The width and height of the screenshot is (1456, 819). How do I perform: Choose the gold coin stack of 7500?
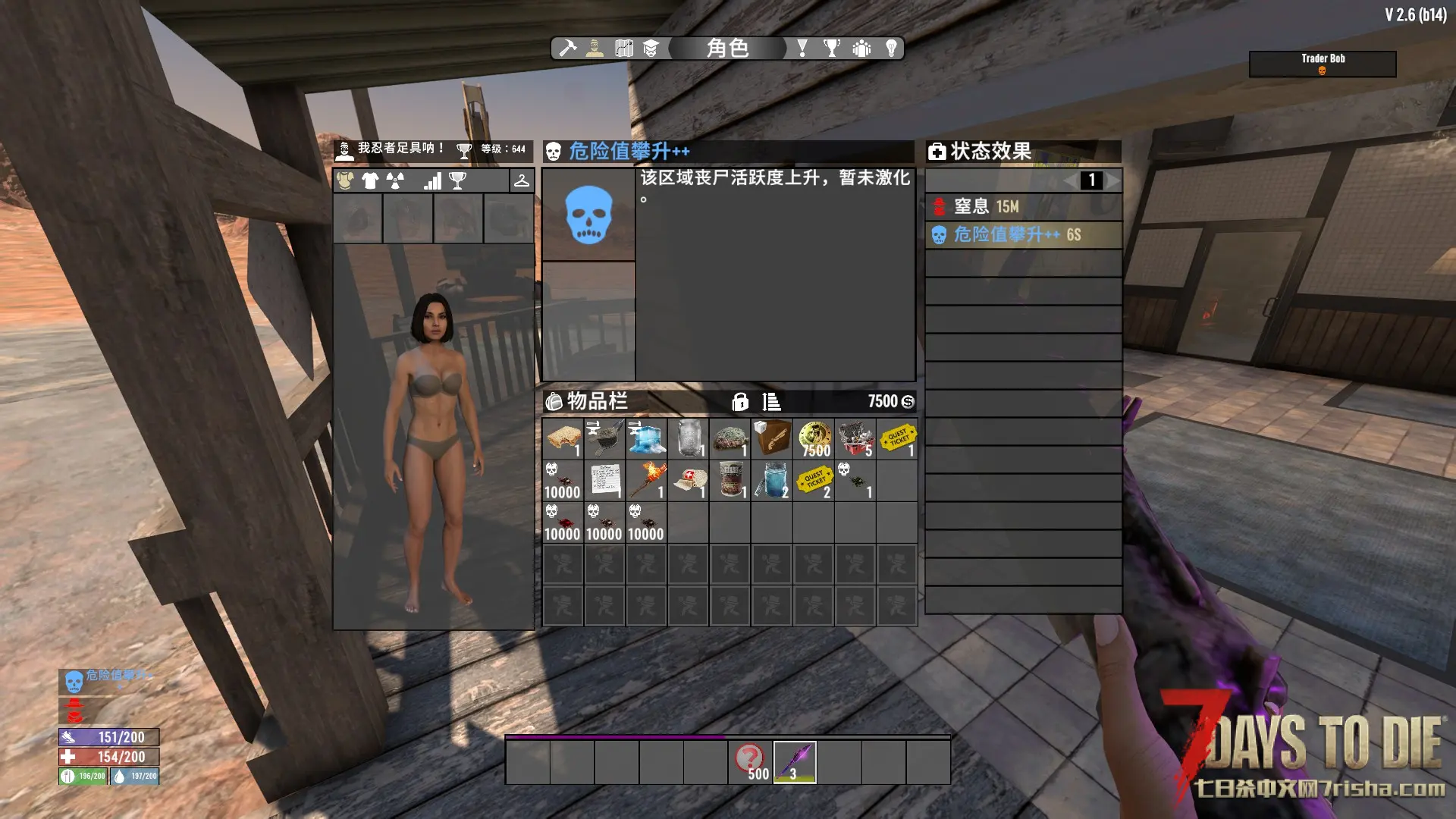[x=814, y=438]
